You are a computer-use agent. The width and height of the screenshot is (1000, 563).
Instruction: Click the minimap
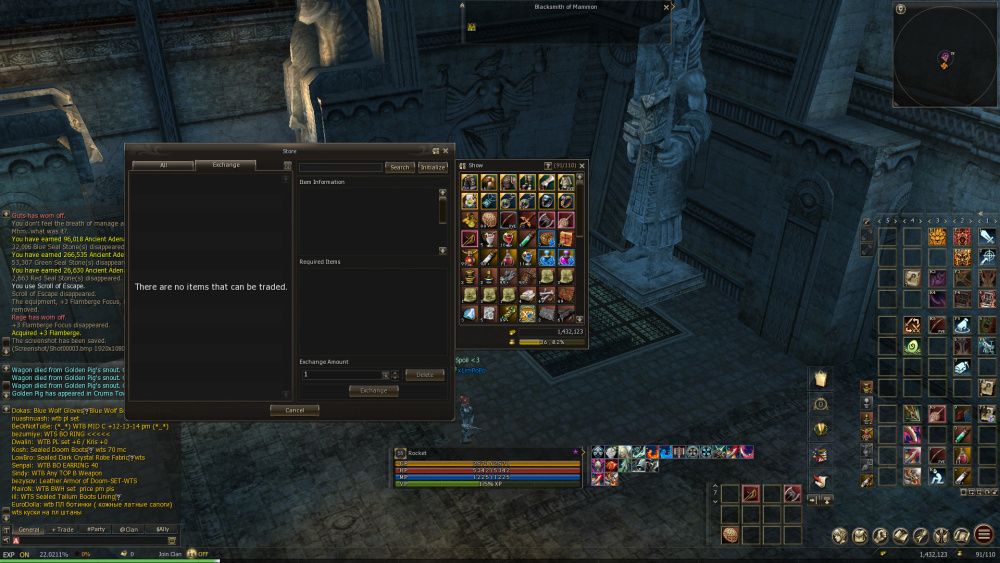click(944, 60)
